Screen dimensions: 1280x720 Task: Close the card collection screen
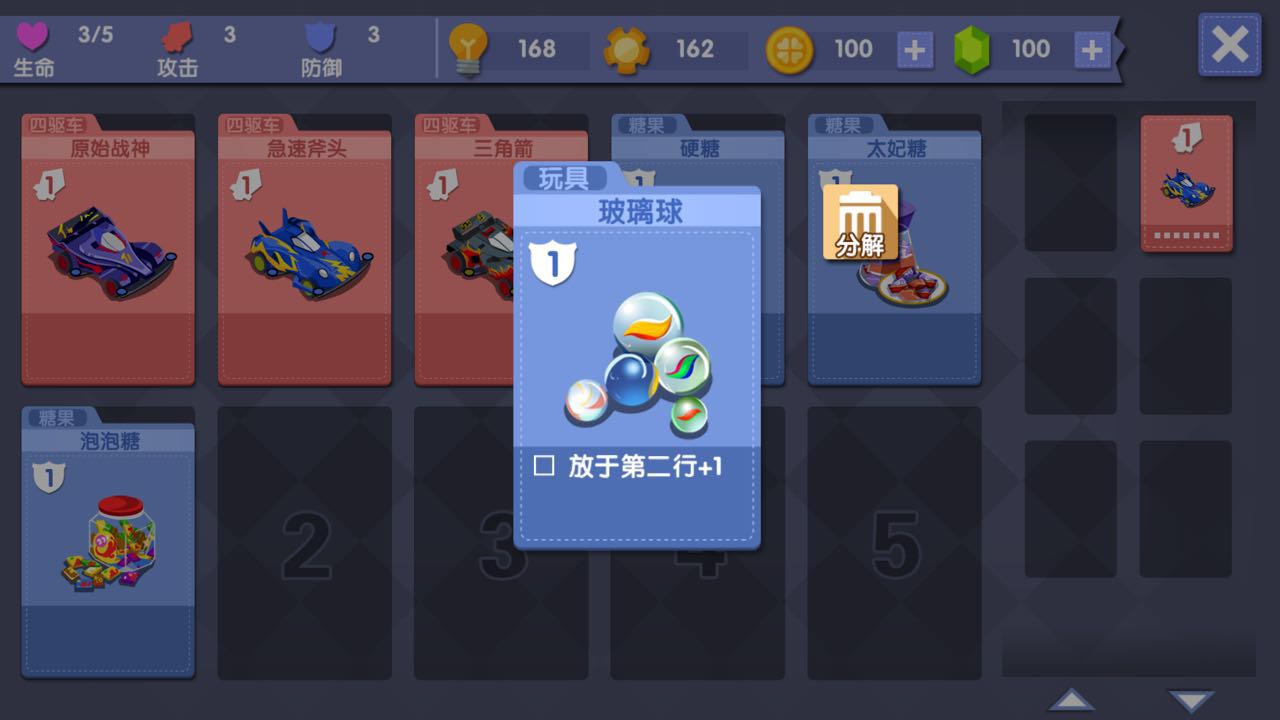point(1229,44)
